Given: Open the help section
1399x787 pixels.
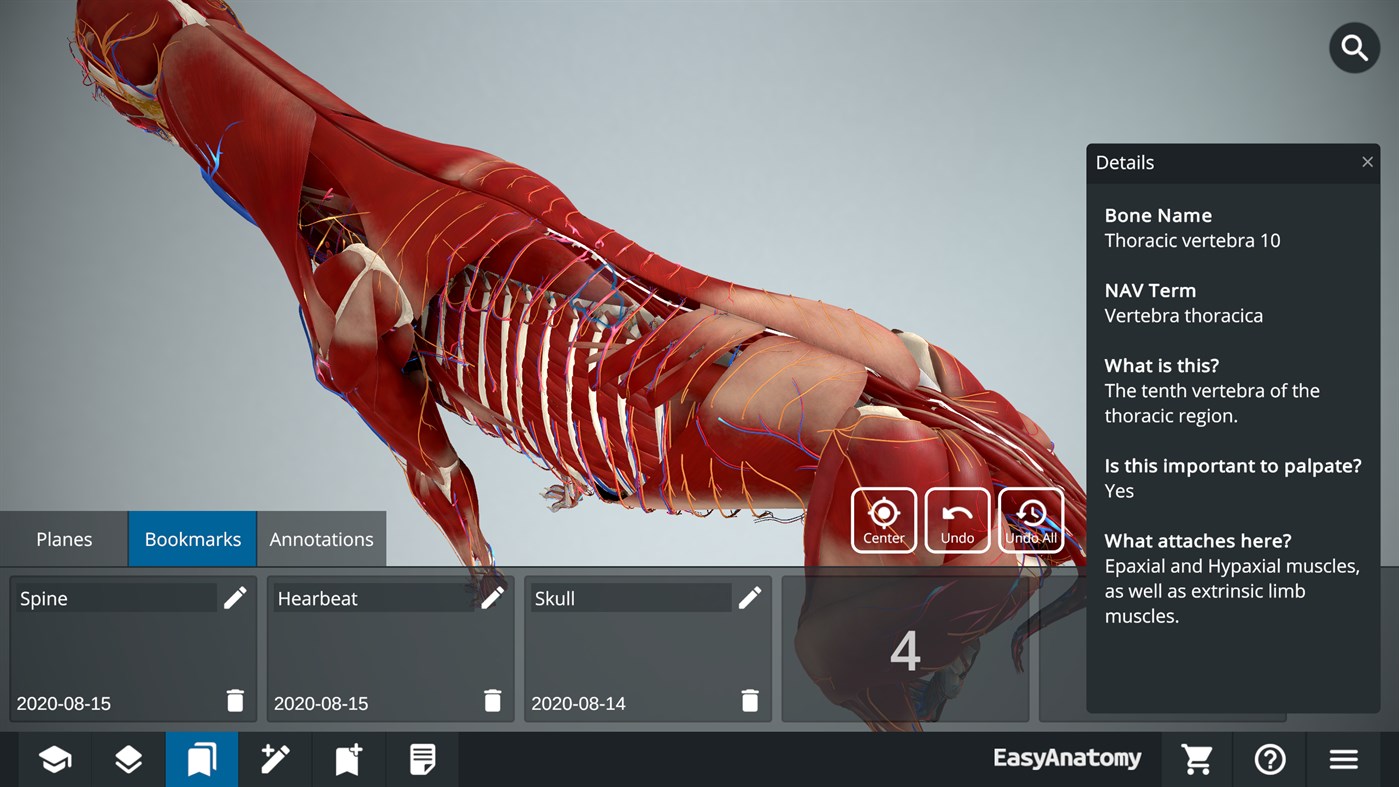Looking at the screenshot, I should (x=1269, y=759).
